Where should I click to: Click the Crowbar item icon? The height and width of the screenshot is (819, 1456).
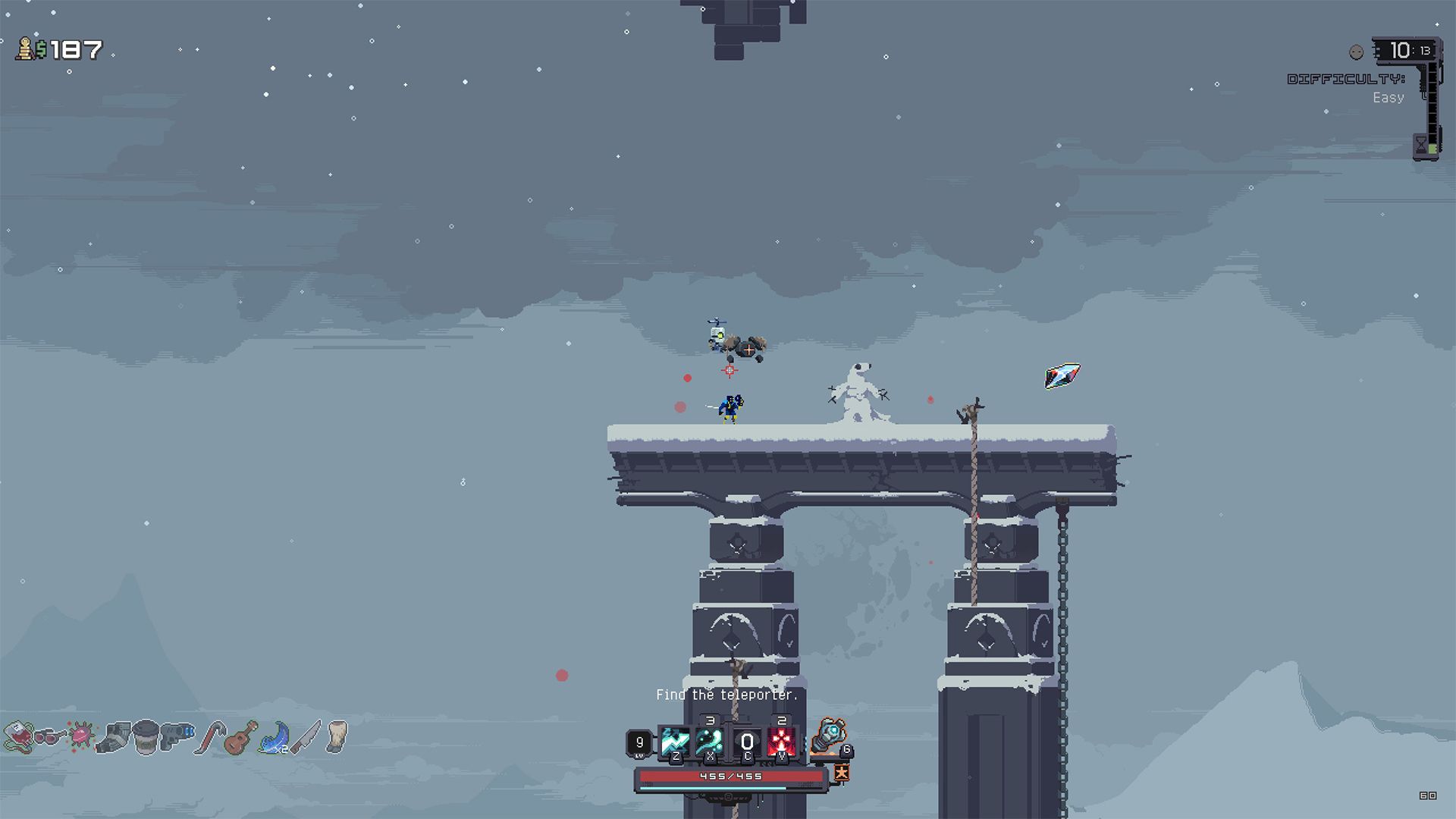[x=212, y=737]
